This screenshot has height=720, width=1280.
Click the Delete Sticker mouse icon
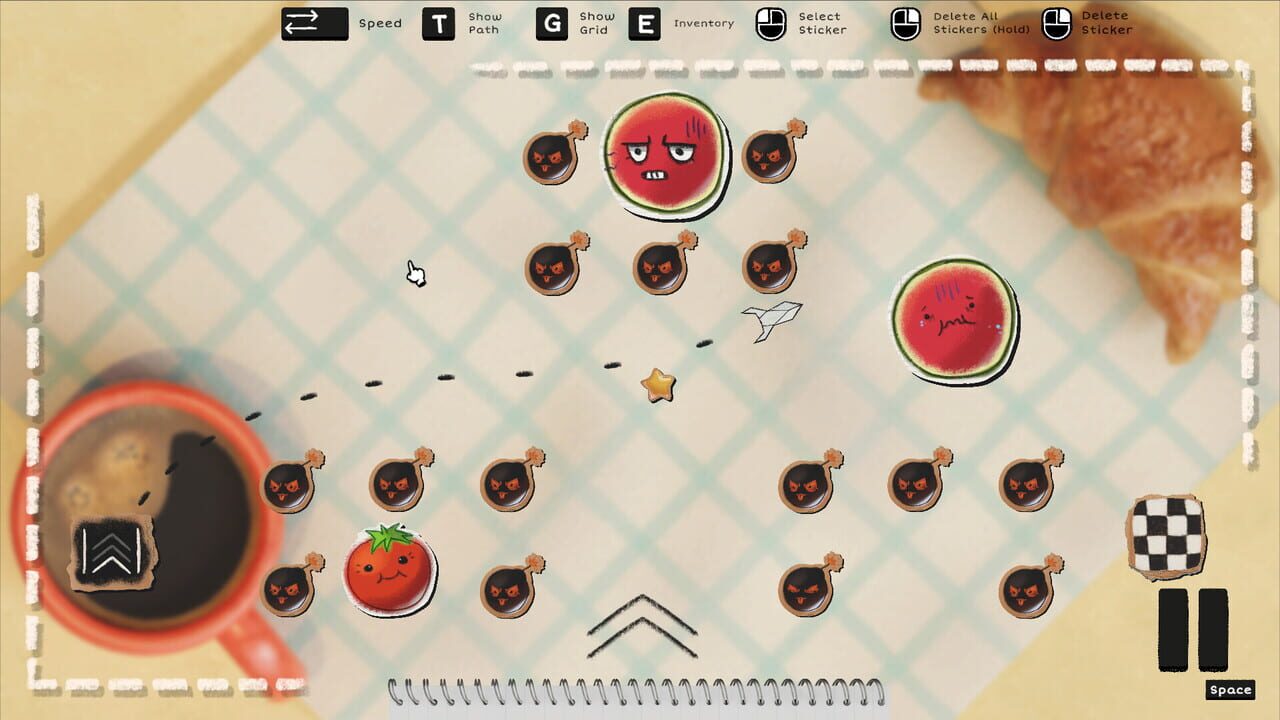click(1055, 22)
